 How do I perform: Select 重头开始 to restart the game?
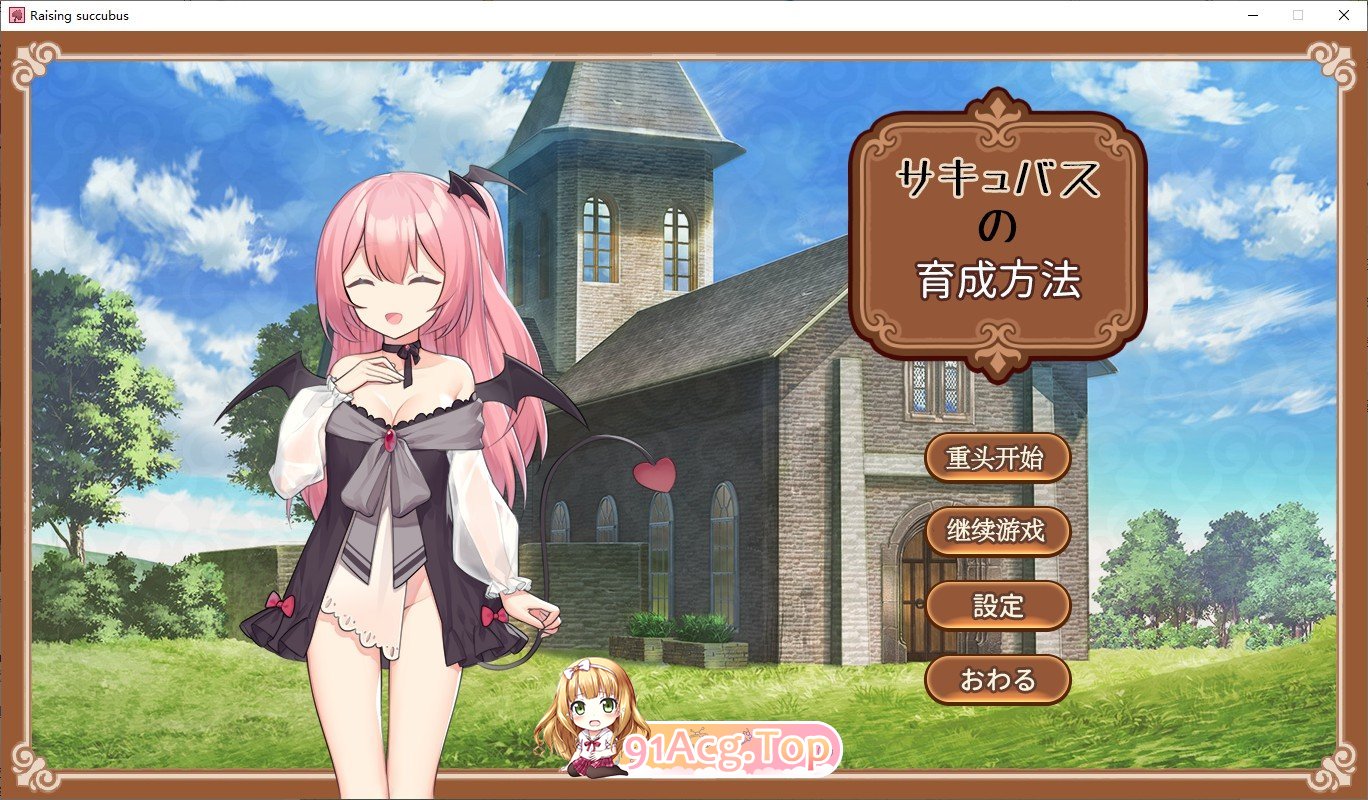pos(997,458)
